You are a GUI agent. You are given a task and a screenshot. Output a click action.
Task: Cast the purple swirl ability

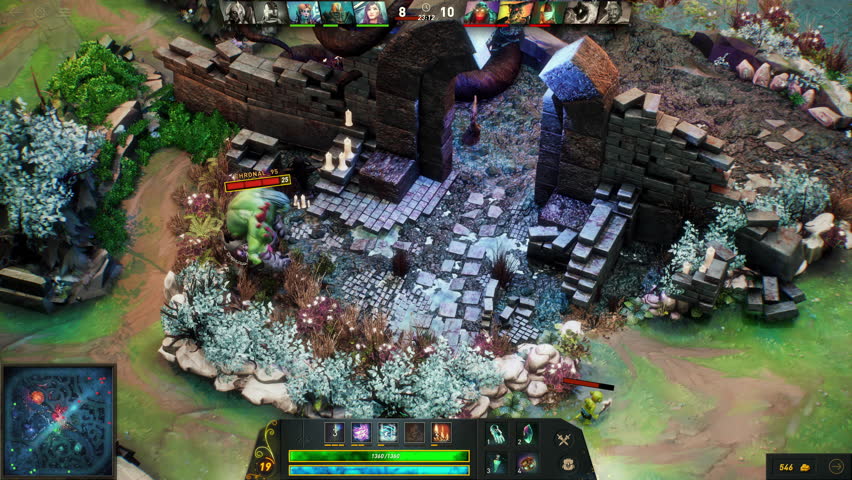tap(361, 433)
